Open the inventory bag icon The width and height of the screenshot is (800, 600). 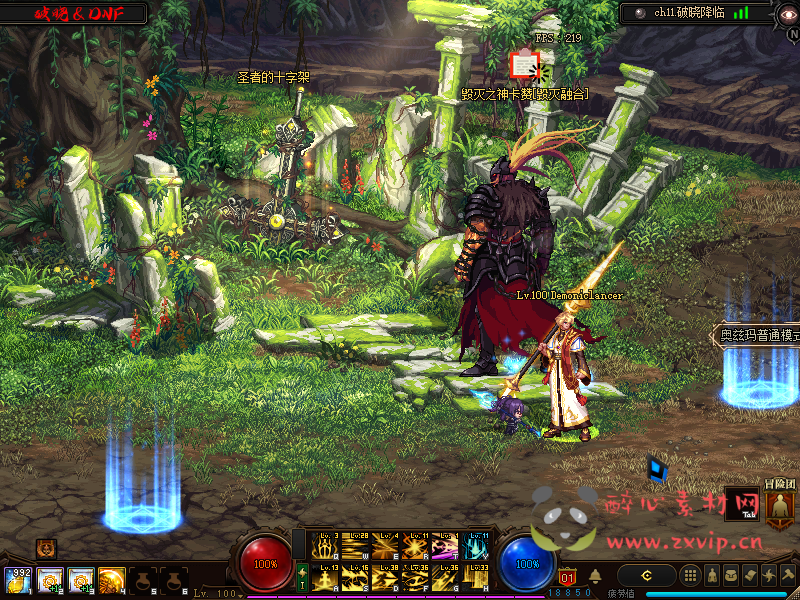[x=732, y=576]
